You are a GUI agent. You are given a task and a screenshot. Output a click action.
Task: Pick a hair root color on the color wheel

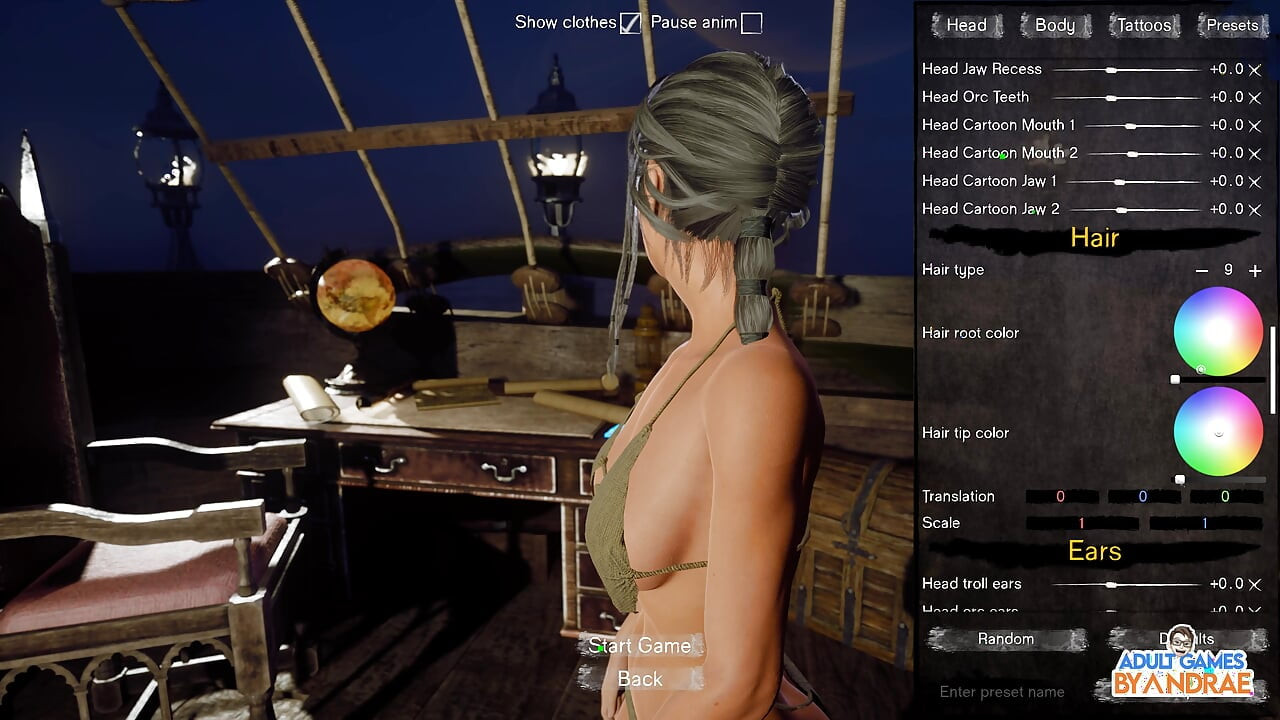tap(1218, 332)
